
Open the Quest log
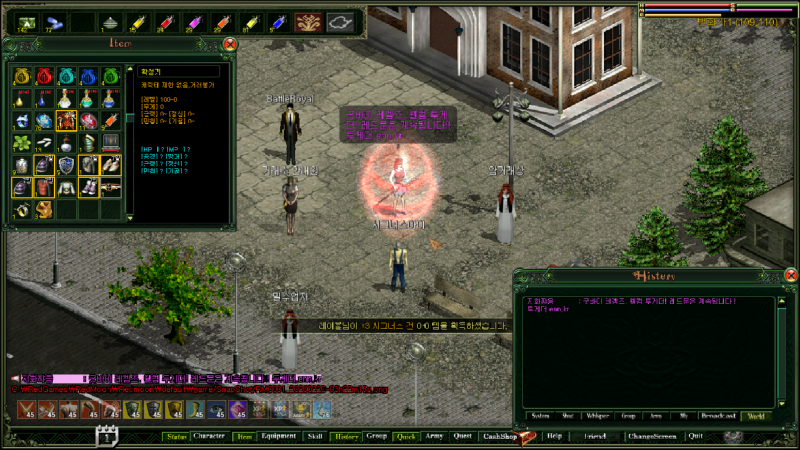[462, 437]
